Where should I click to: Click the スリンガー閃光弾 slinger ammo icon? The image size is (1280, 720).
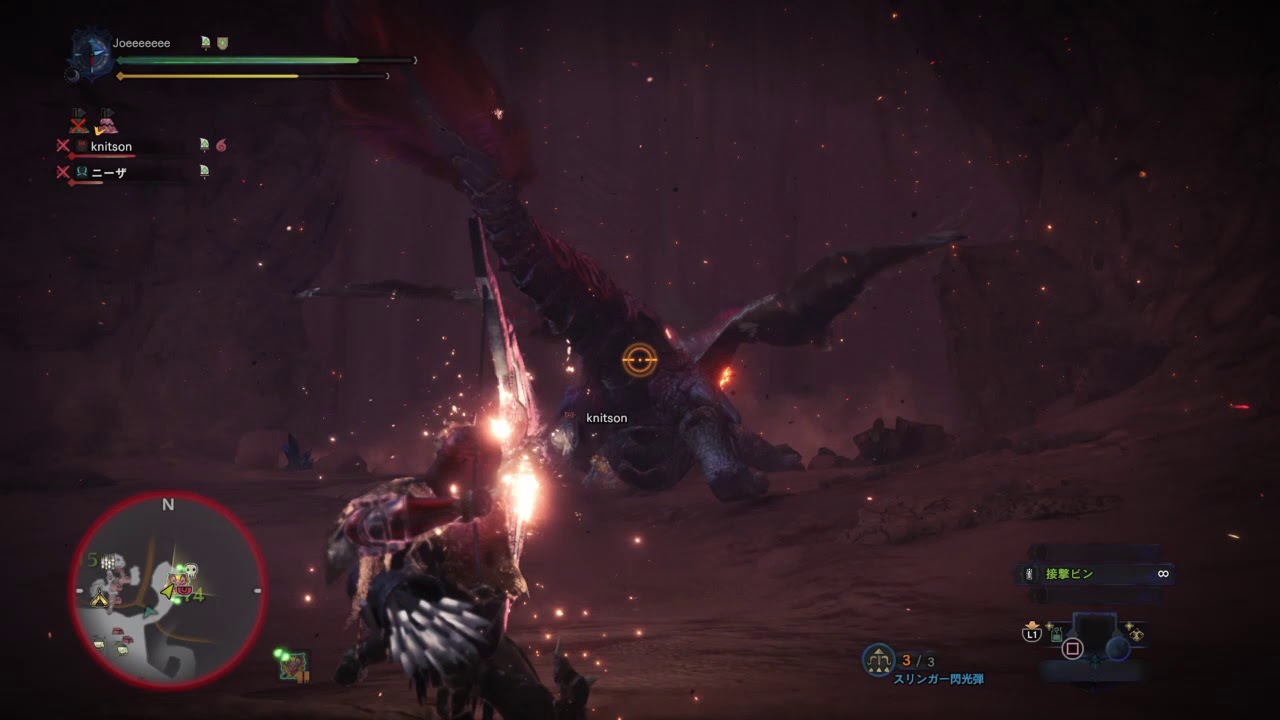[878, 659]
